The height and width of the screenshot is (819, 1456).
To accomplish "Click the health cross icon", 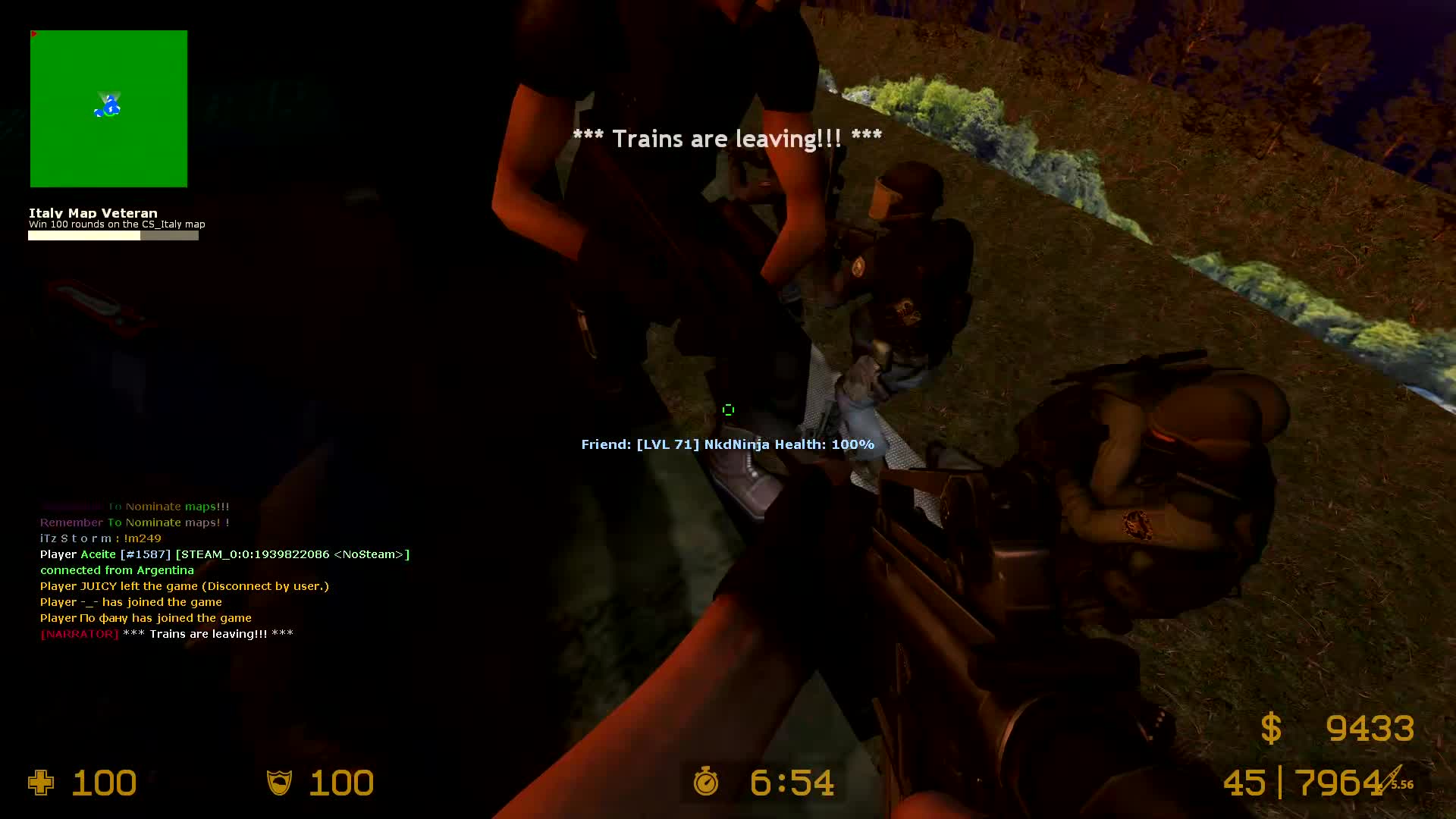I will click(41, 783).
